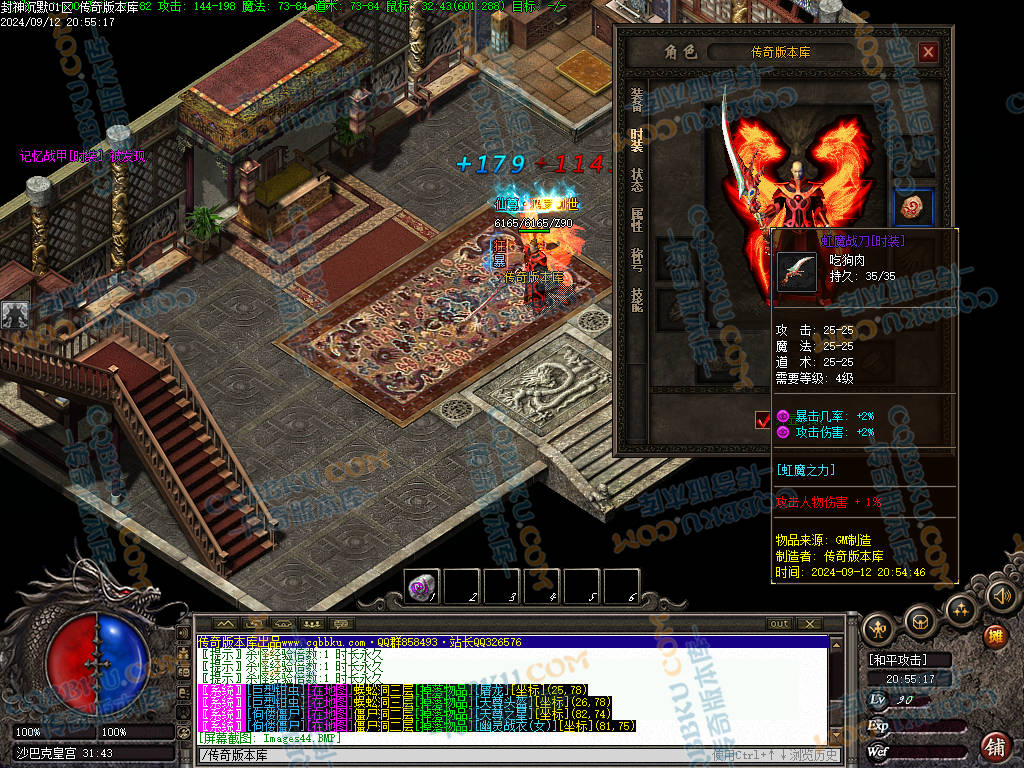Show the 属性 attributes tab
The height and width of the screenshot is (768, 1024).
pos(637,219)
